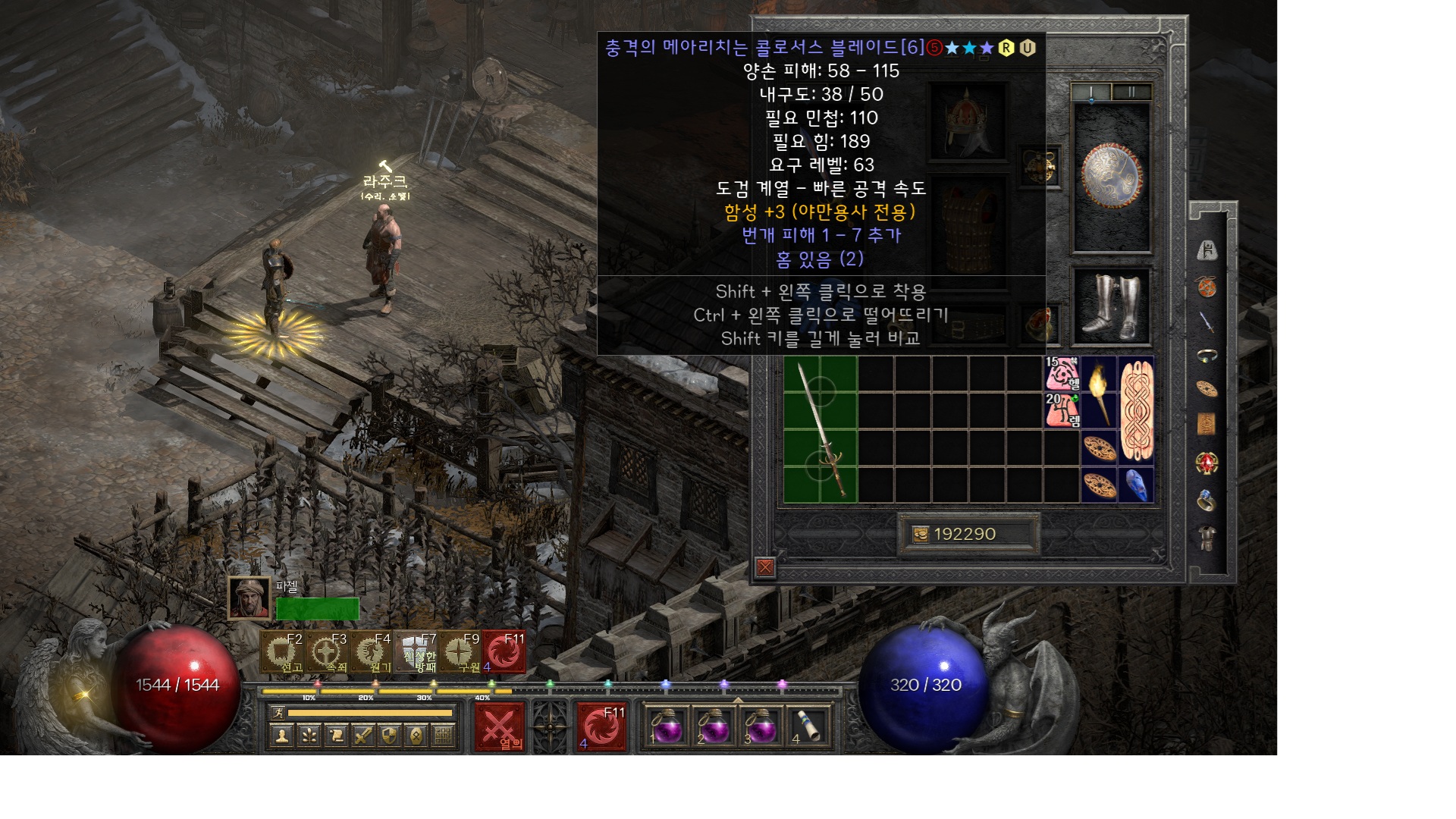Viewport: 1456px width, 819px height.
Task: Select the equipped round shield slot
Action: tap(1111, 177)
